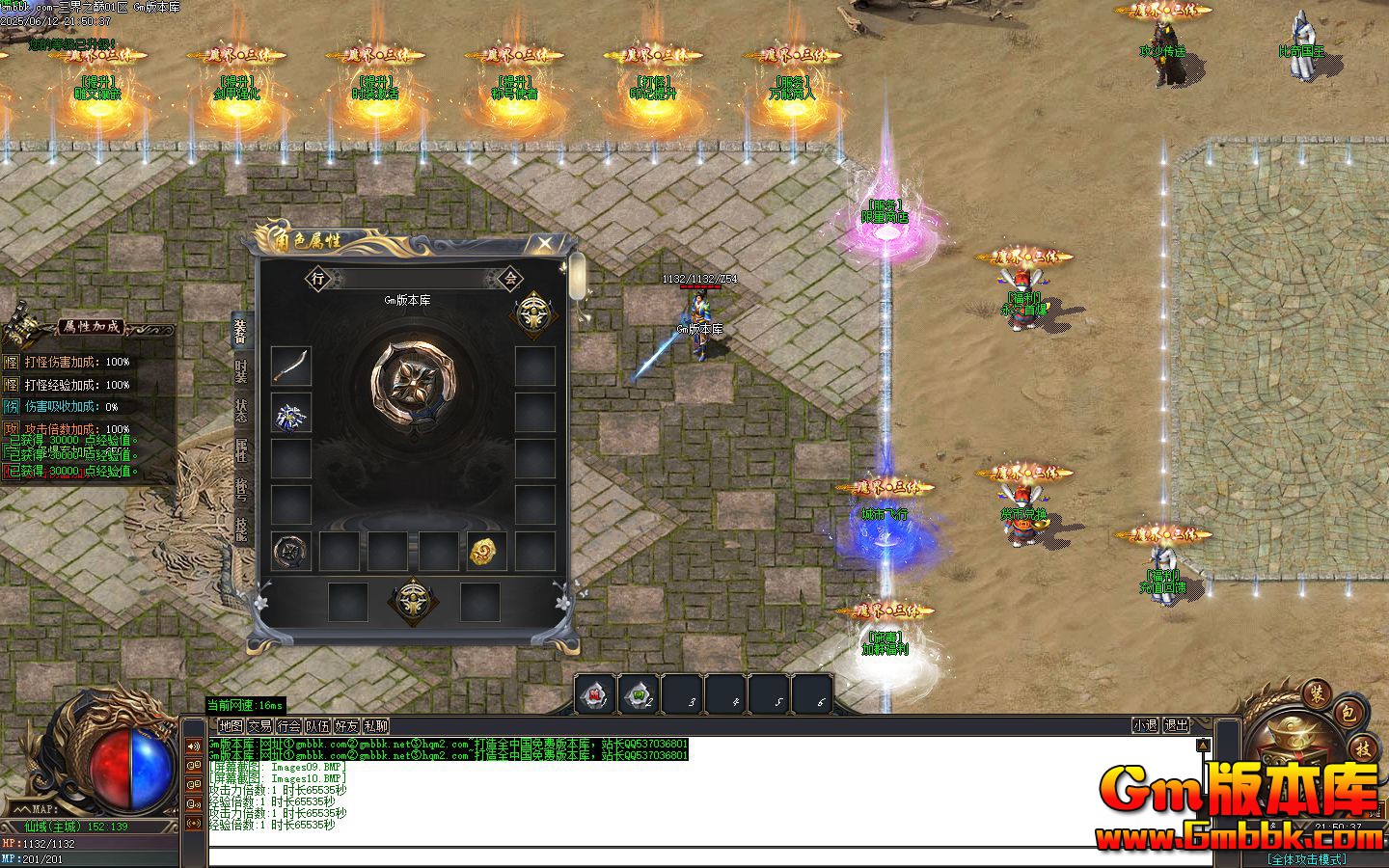Click the golden emblem icon inside the character panel
The height and width of the screenshot is (868, 1389).
(536, 313)
